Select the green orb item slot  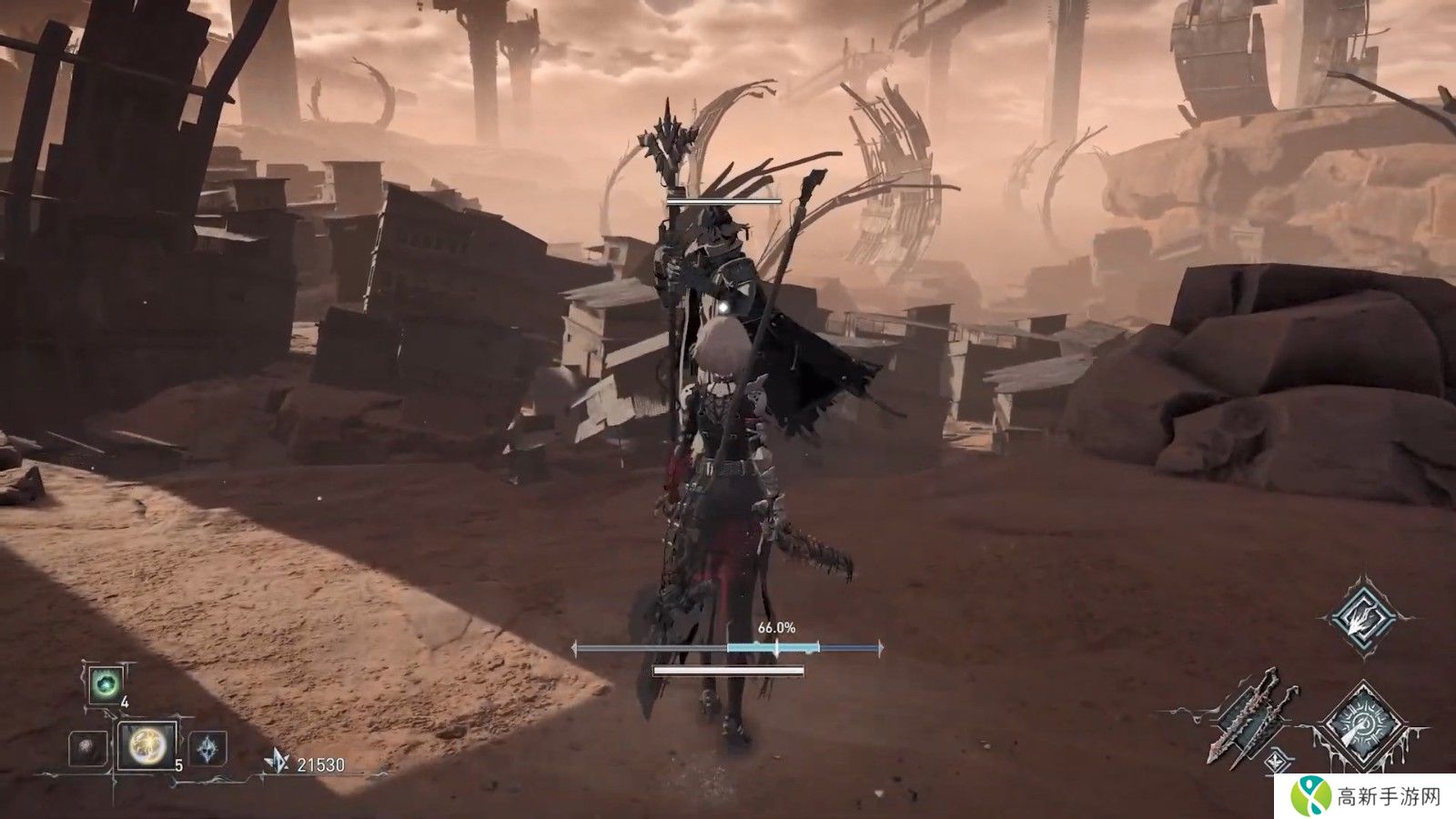click(106, 684)
